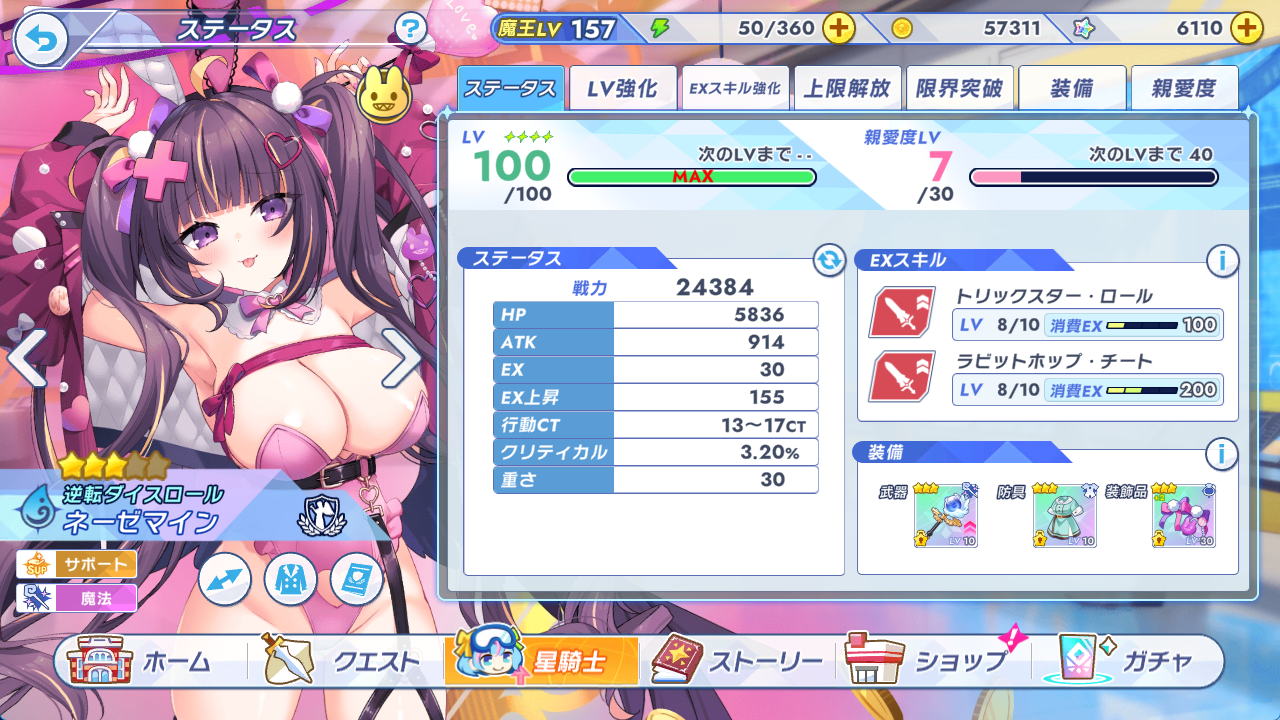The width and height of the screenshot is (1280, 720).
Task: Select the equipped accessory ribbon slot
Action: 1184,516
